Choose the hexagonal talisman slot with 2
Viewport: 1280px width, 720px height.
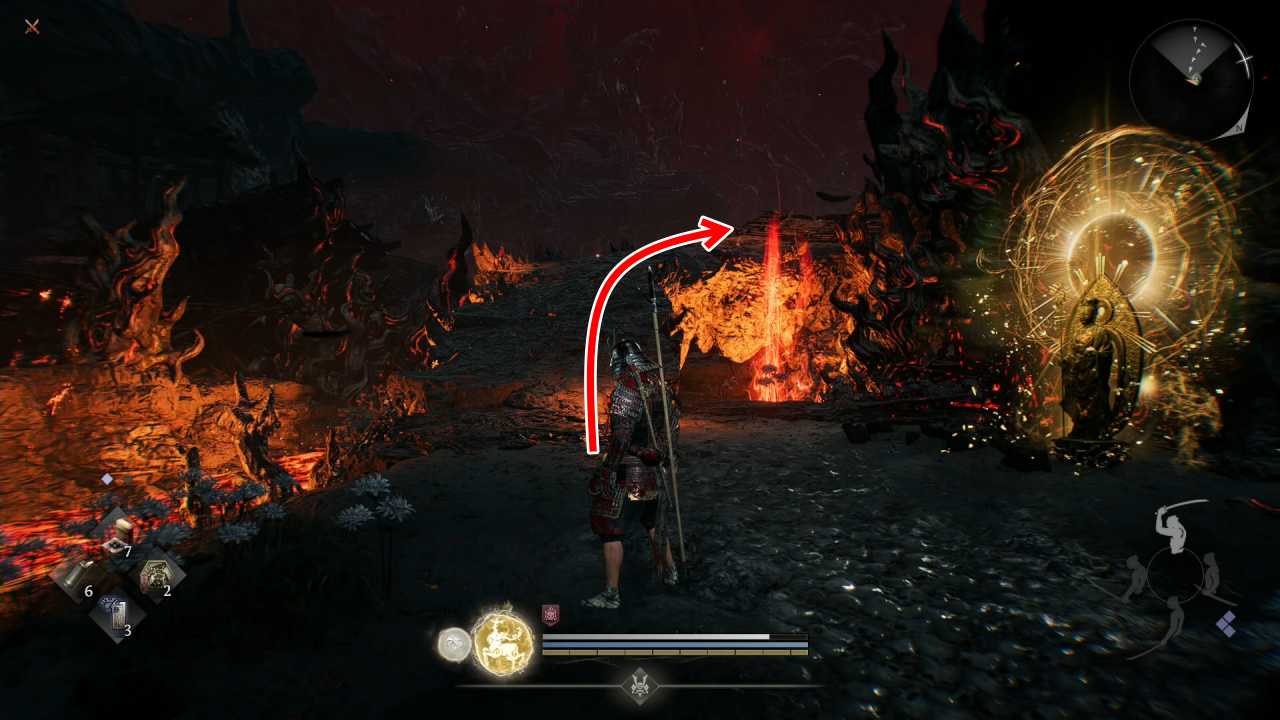(x=157, y=577)
